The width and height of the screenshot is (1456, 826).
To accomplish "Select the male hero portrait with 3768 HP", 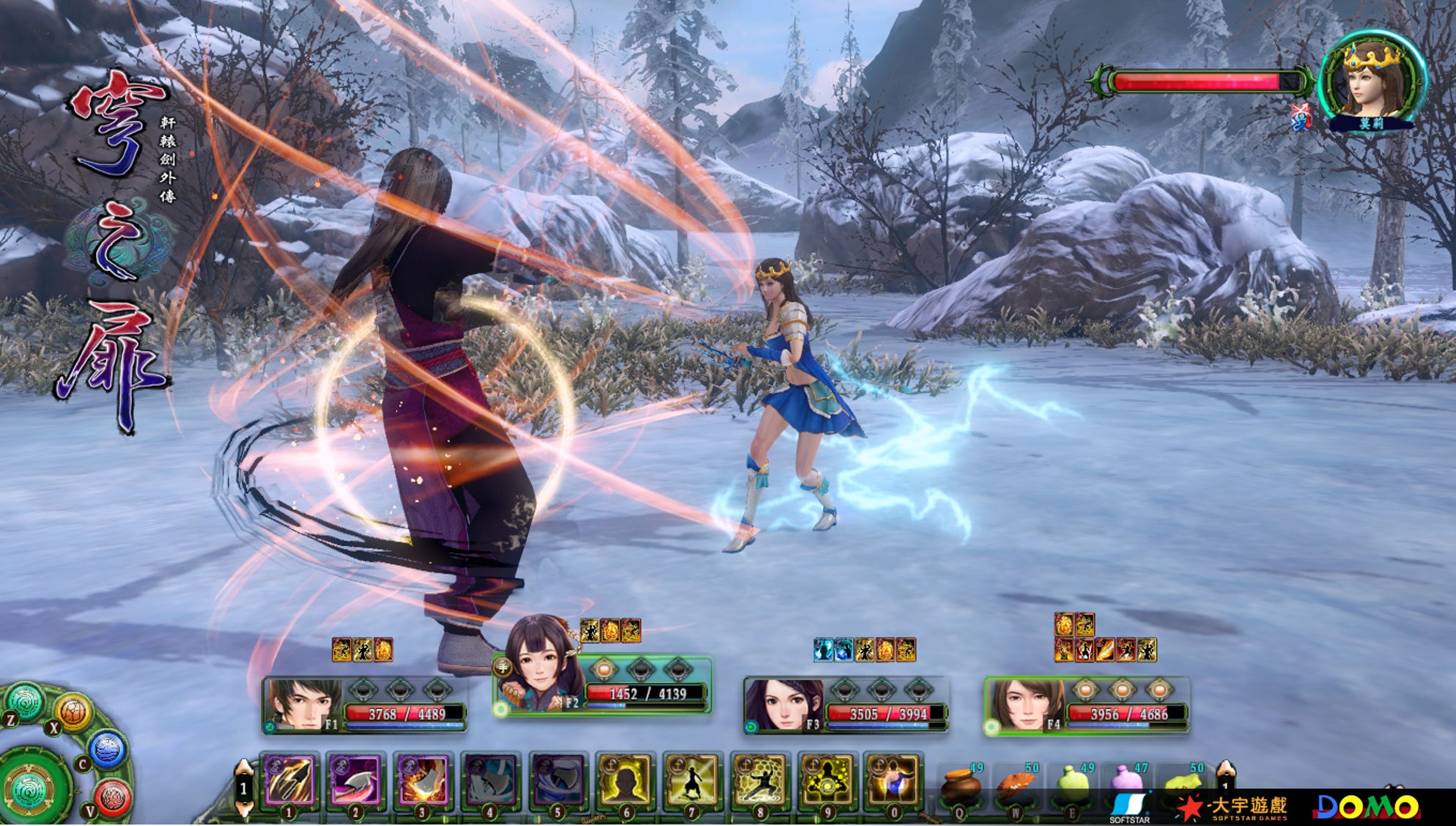I will [x=302, y=705].
